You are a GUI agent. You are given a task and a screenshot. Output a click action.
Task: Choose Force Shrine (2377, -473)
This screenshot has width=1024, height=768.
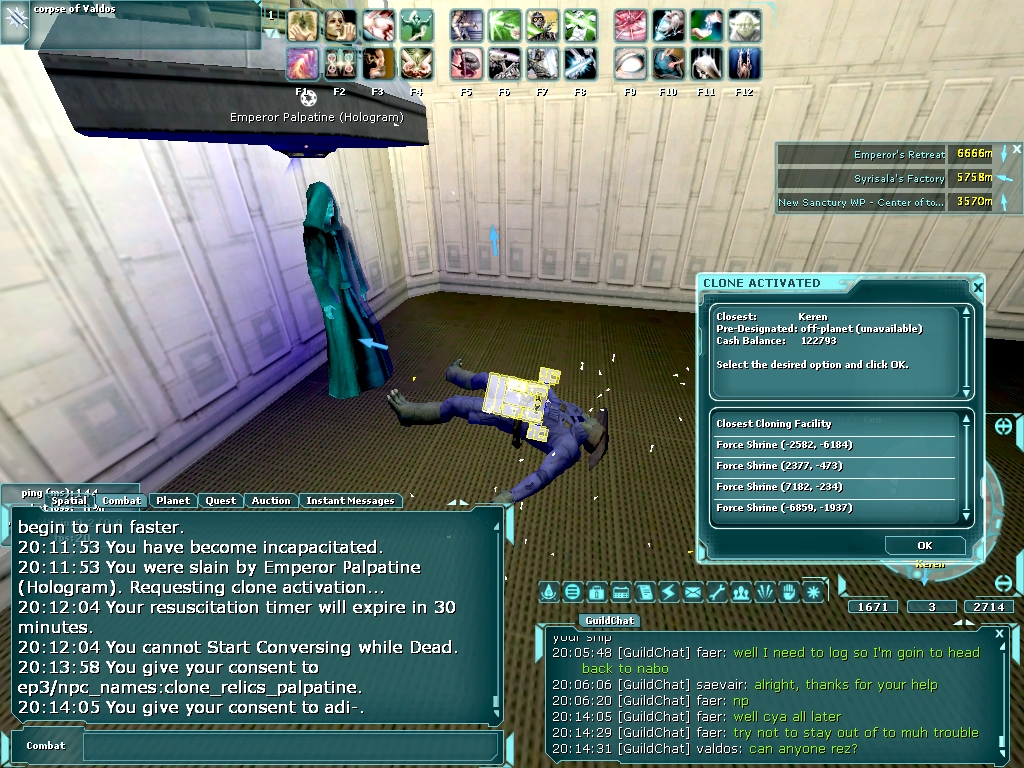tap(777, 466)
